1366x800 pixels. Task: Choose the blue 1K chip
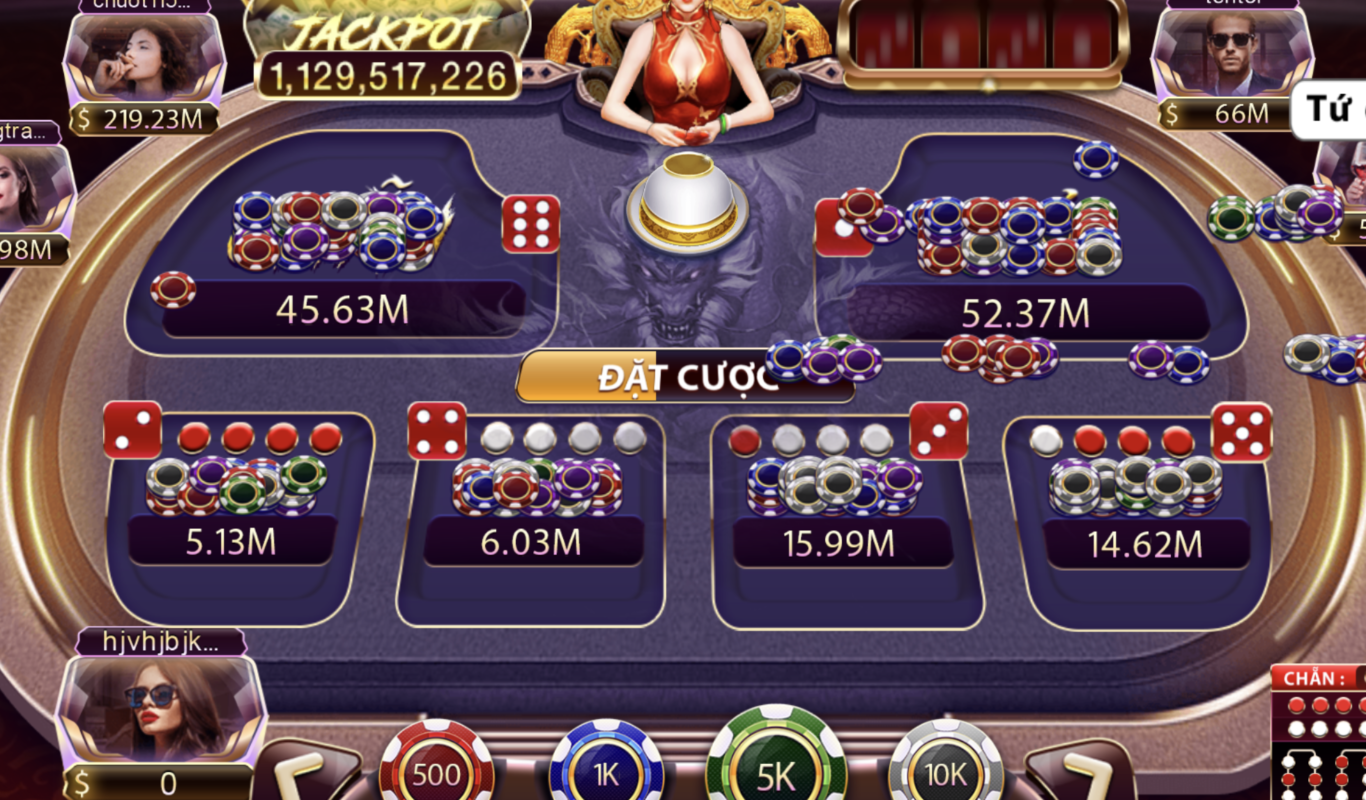[606, 771]
